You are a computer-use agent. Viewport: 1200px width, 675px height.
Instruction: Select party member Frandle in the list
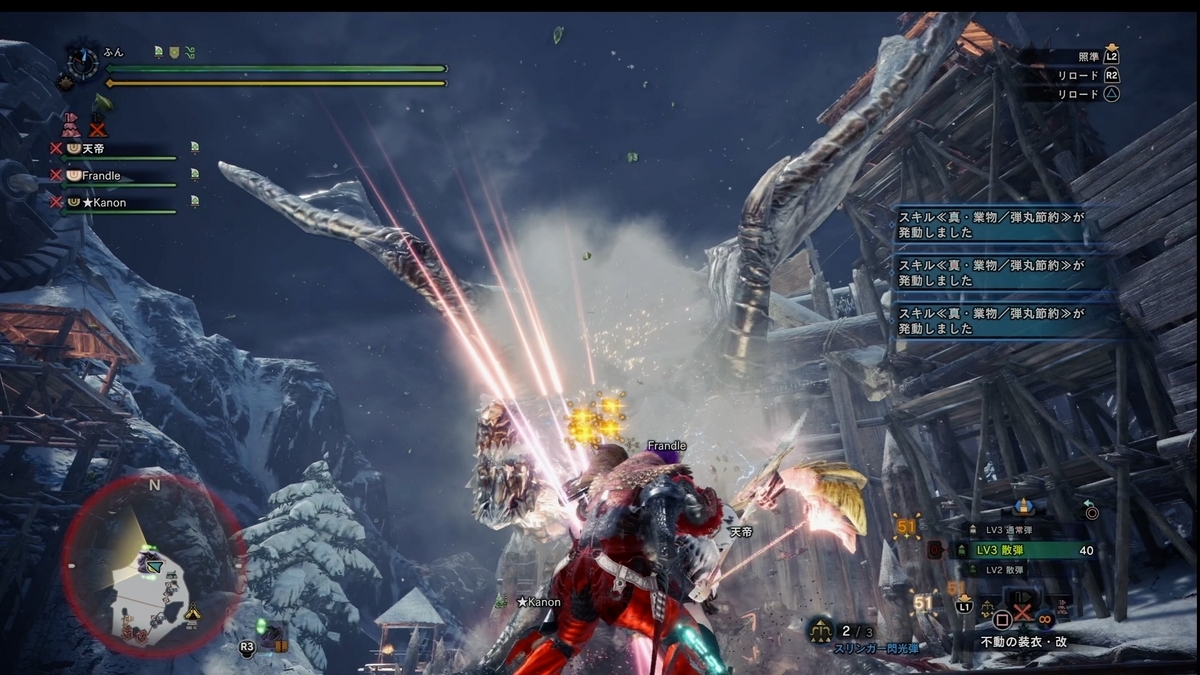click(115, 176)
